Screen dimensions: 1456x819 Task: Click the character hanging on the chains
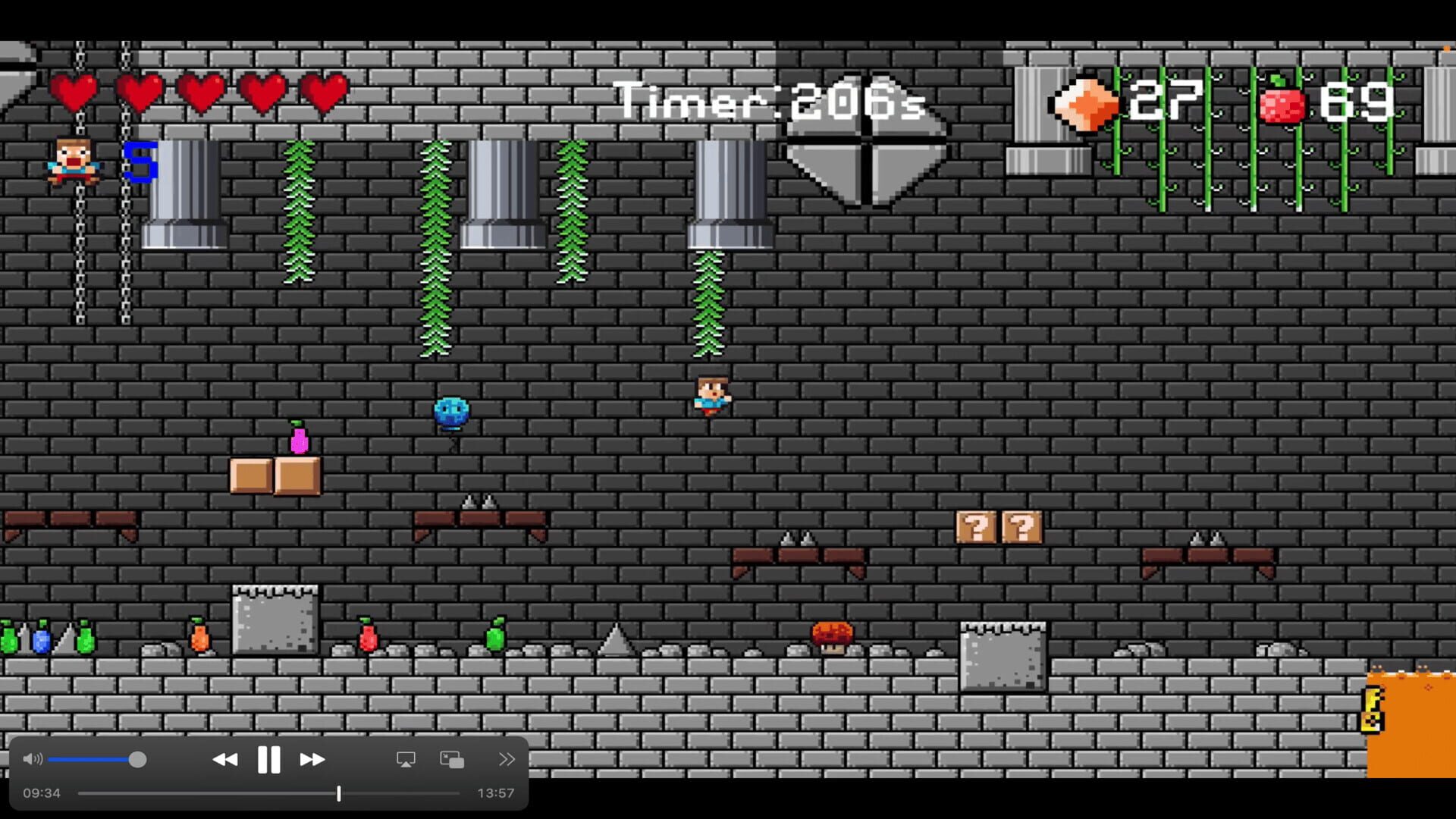[x=72, y=161]
